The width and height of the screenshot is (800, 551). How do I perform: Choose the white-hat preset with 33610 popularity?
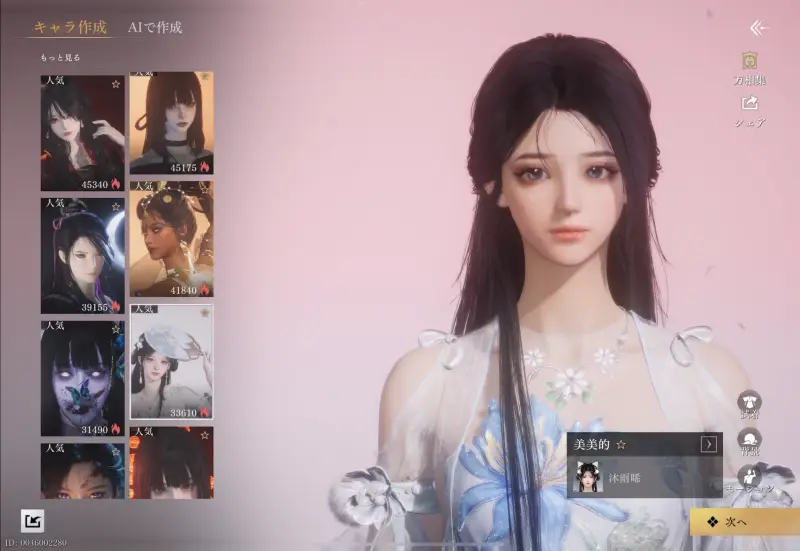(x=171, y=361)
